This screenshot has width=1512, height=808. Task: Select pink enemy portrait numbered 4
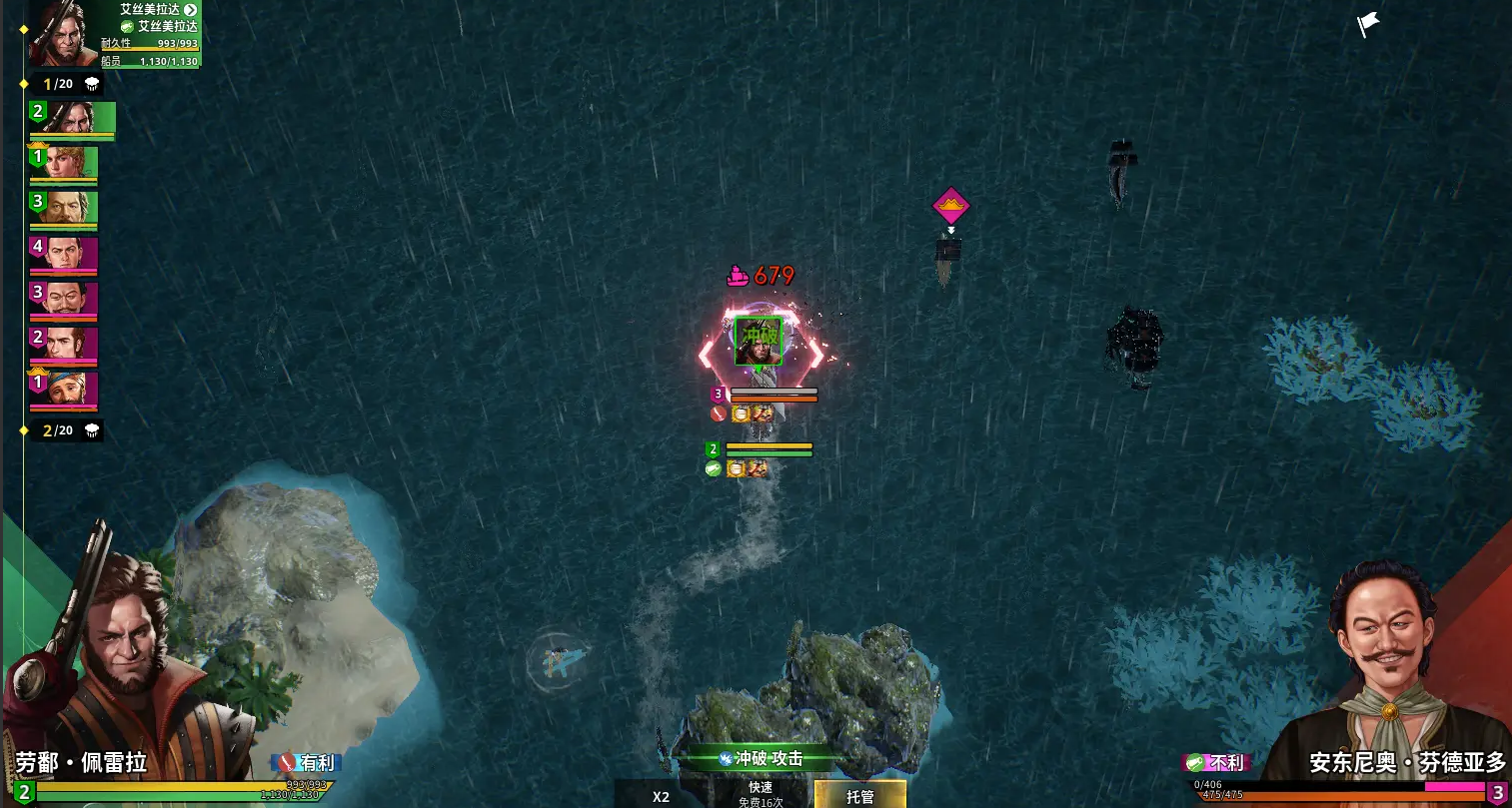pyautogui.click(x=63, y=254)
